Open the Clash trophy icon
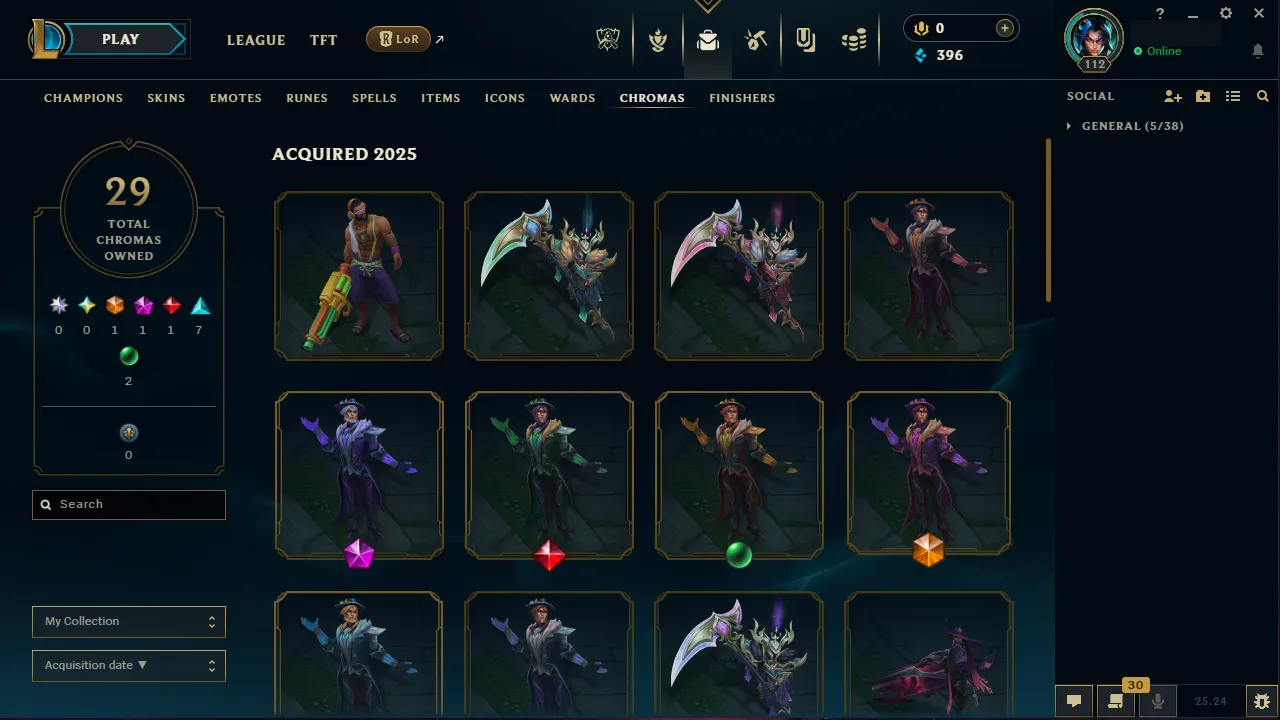Image resolution: width=1280 pixels, height=720 pixels. [x=658, y=40]
